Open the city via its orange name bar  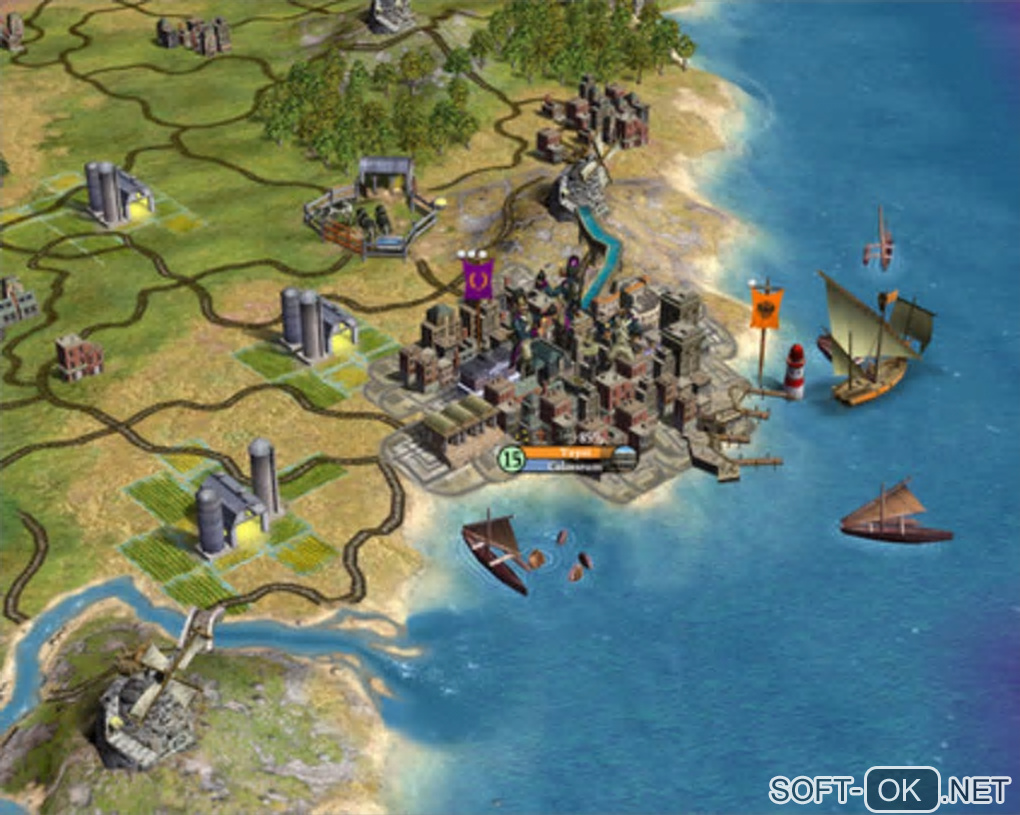(568, 453)
